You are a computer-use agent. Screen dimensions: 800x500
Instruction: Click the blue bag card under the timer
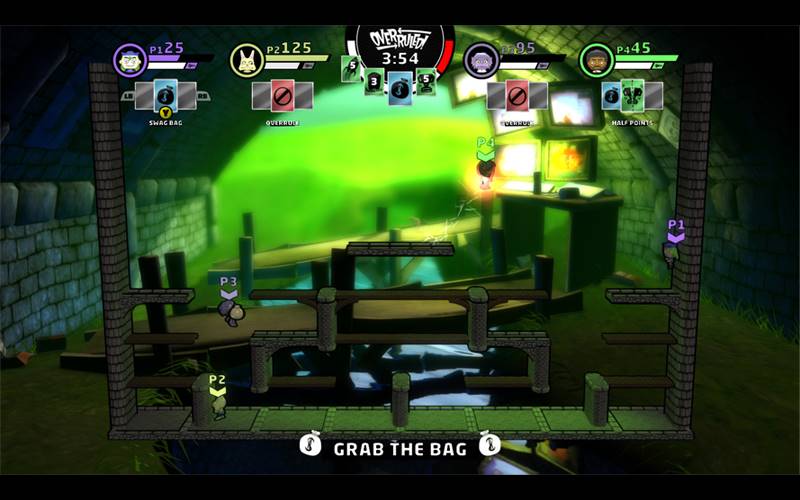tap(400, 86)
